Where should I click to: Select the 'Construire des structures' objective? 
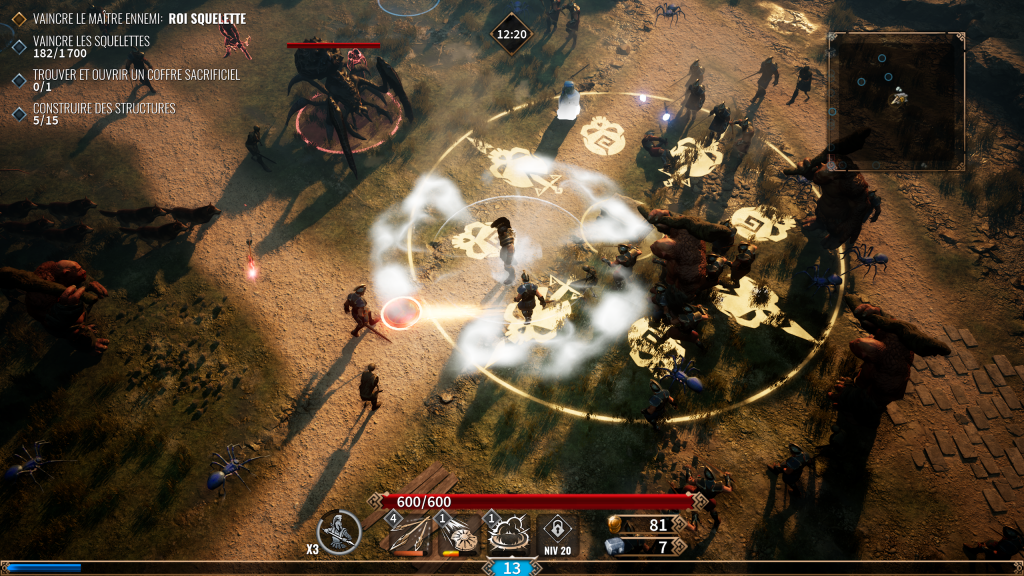point(104,108)
